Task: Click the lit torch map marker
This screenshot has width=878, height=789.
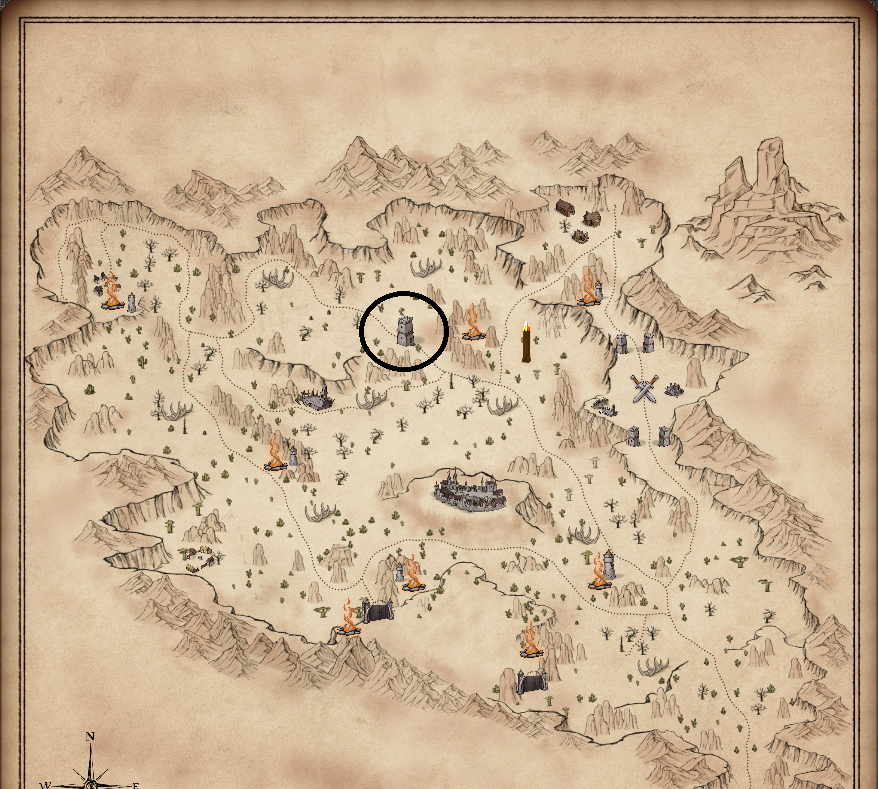Action: (526, 343)
